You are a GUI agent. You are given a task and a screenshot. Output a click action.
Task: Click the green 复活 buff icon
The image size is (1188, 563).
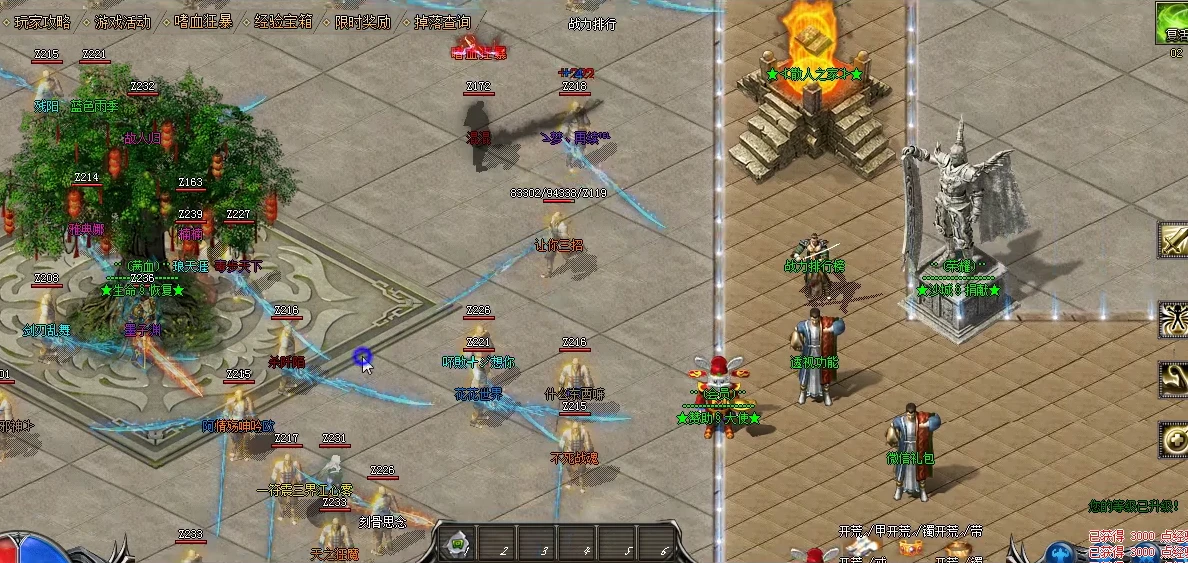tap(1173, 24)
